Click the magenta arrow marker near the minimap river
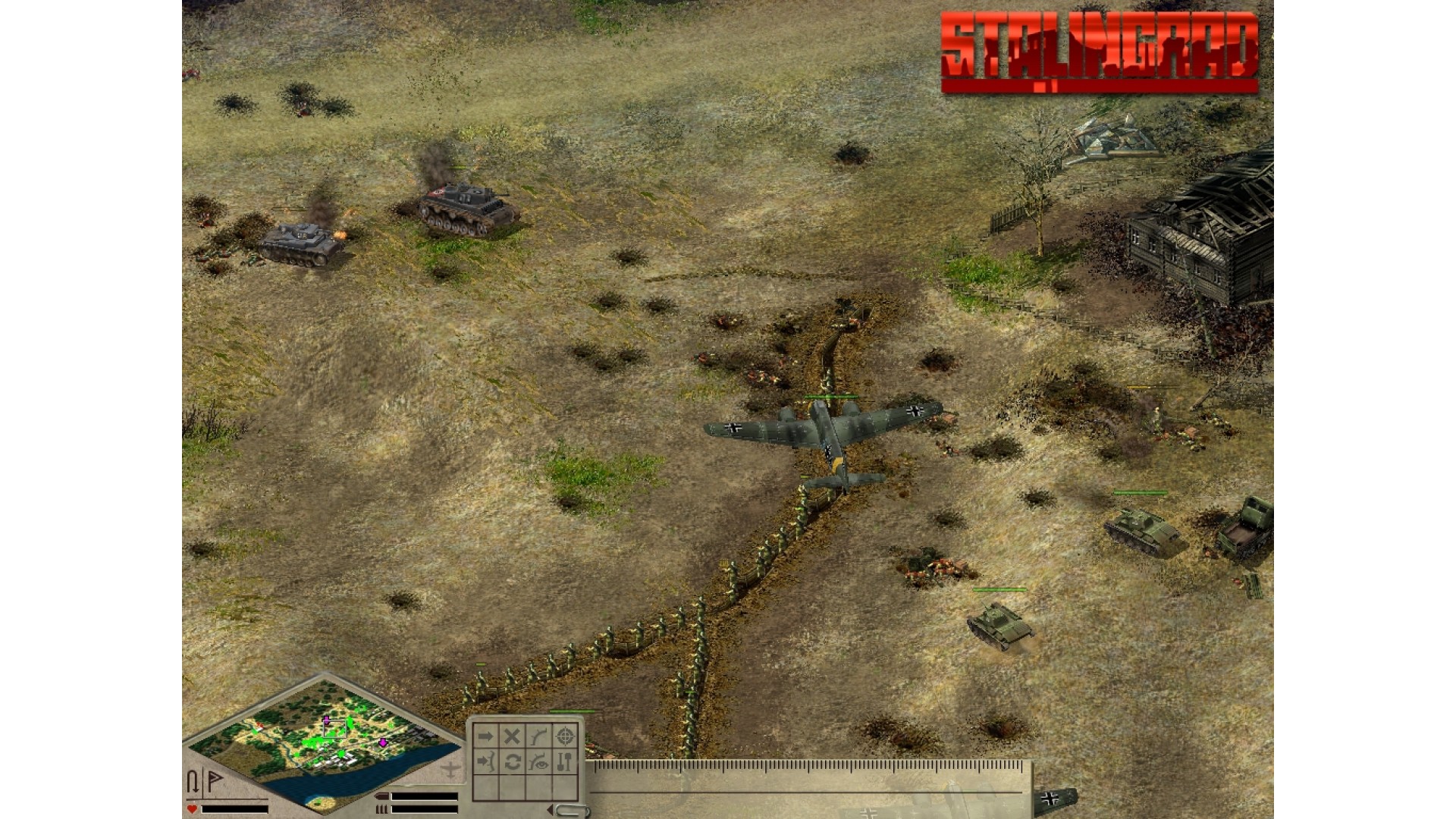Viewport: 1456px width, 819px height. 384,742
